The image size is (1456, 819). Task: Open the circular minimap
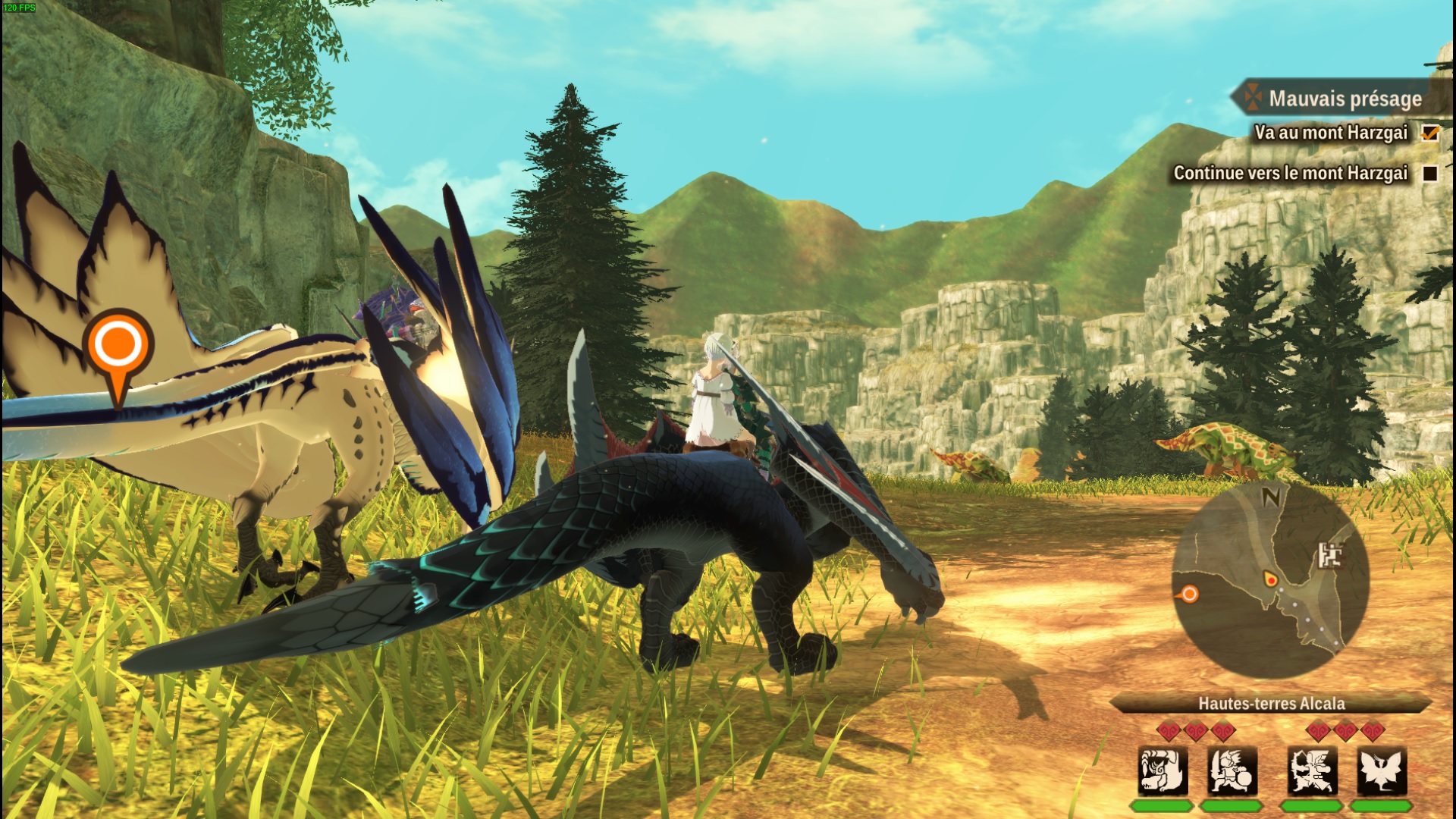(x=1271, y=580)
